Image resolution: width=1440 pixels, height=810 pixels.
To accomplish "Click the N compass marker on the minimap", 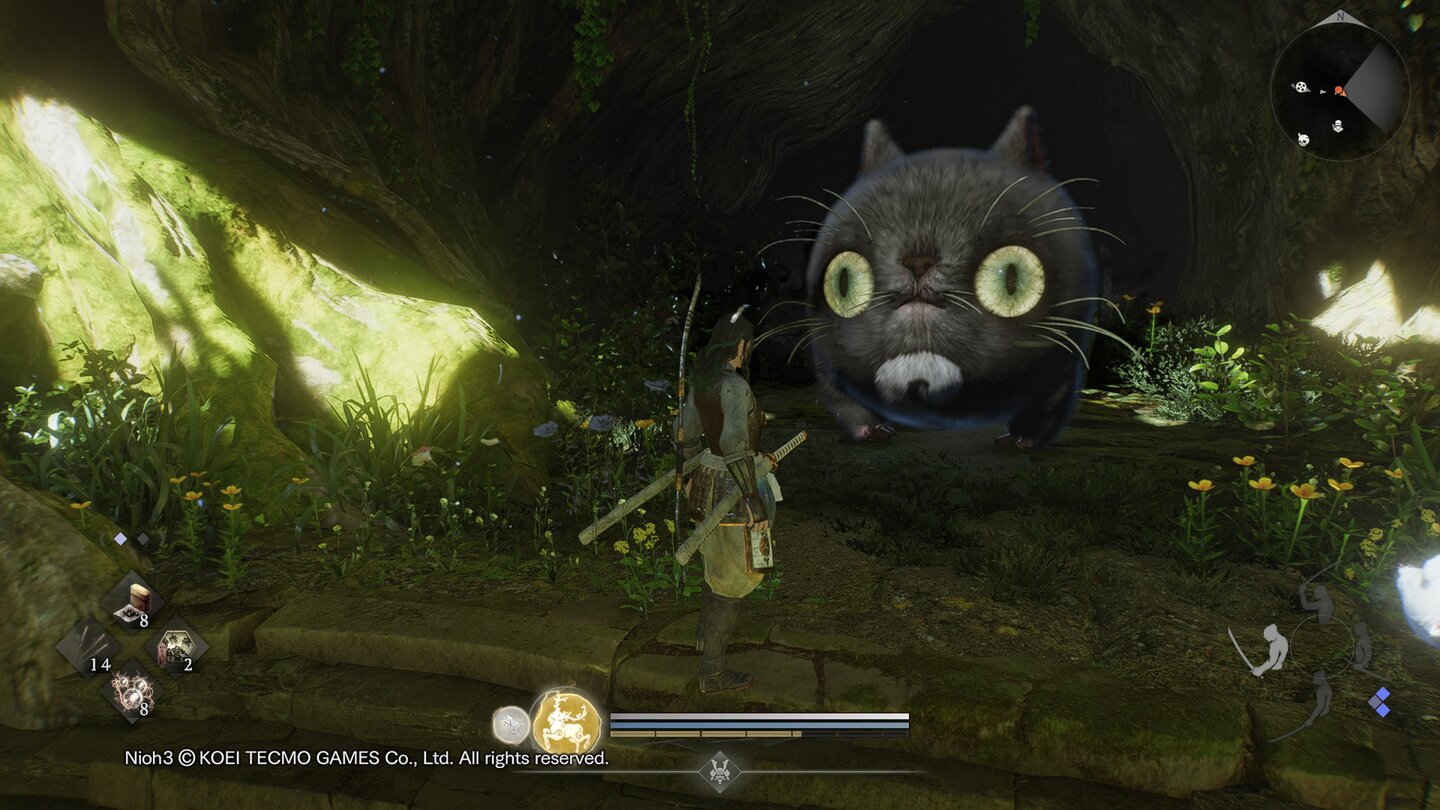I will 1340,17.
